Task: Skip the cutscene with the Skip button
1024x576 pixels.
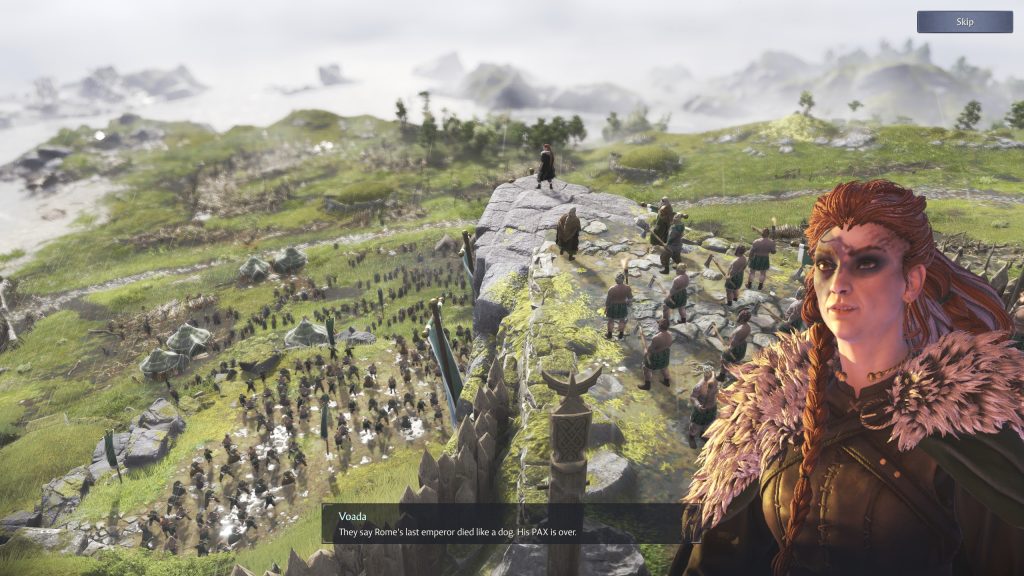Action: (964, 22)
